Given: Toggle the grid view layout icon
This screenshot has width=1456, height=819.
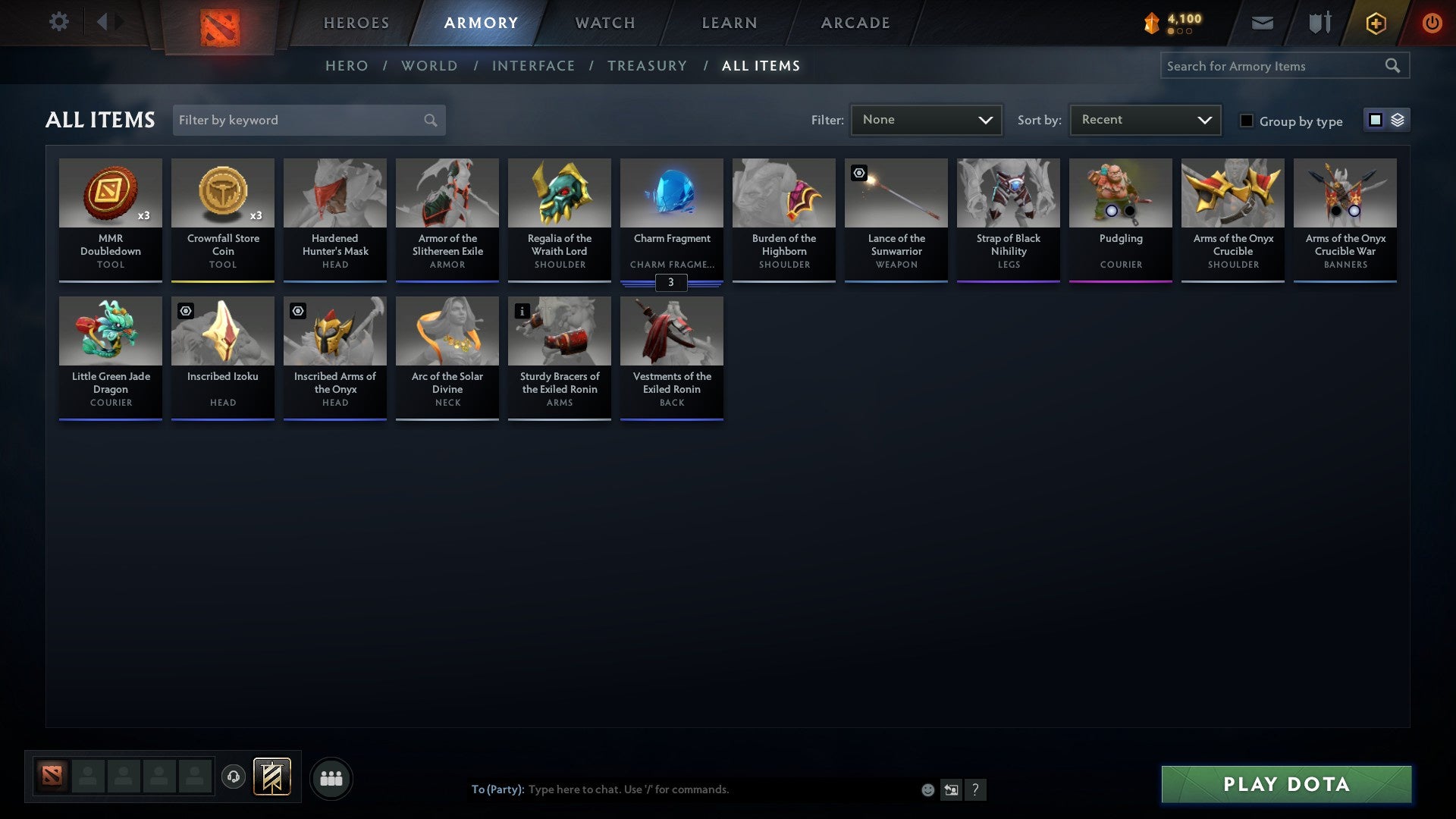Looking at the screenshot, I should coord(1375,120).
